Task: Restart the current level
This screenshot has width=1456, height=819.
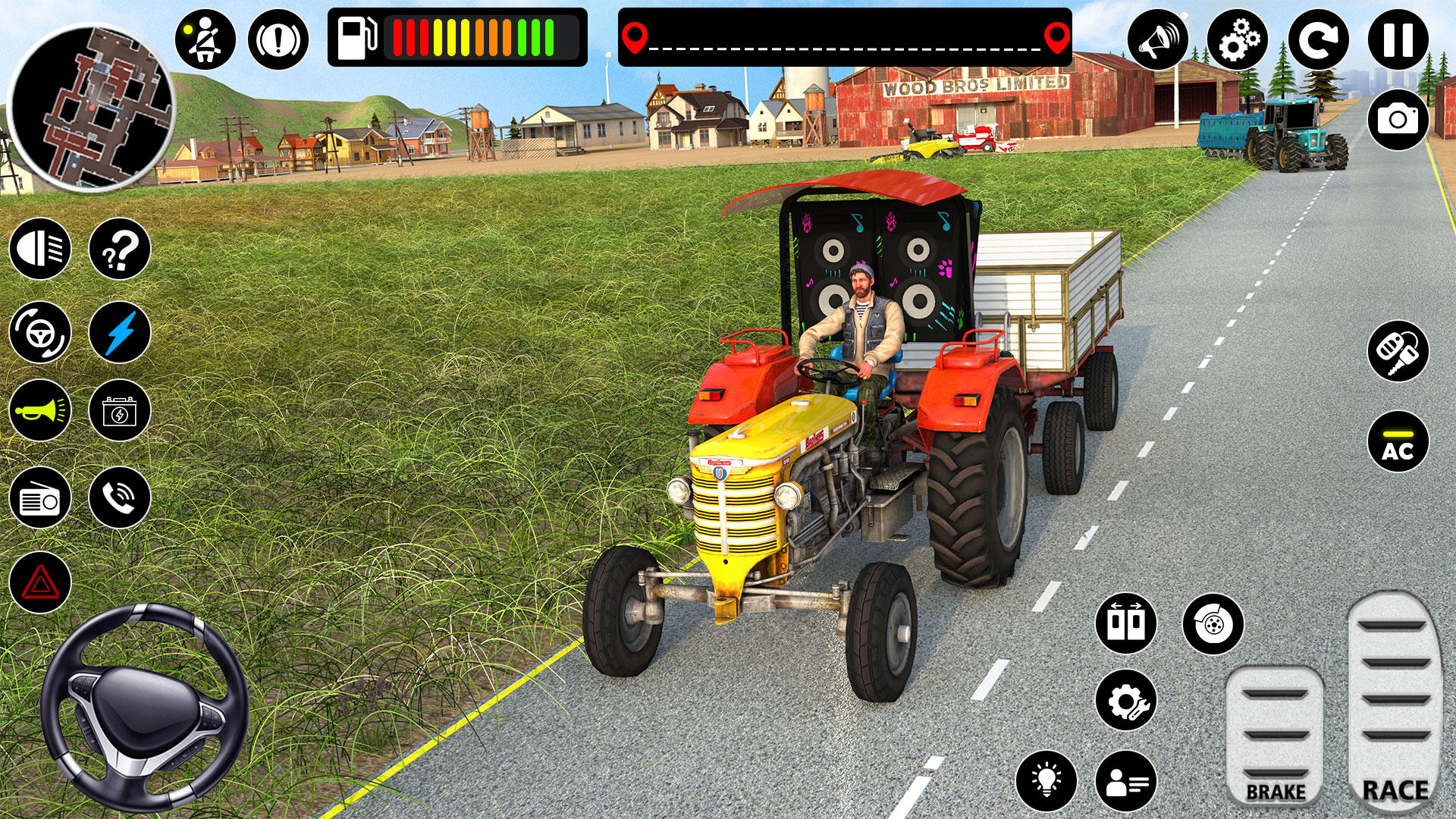Action: point(1319,36)
